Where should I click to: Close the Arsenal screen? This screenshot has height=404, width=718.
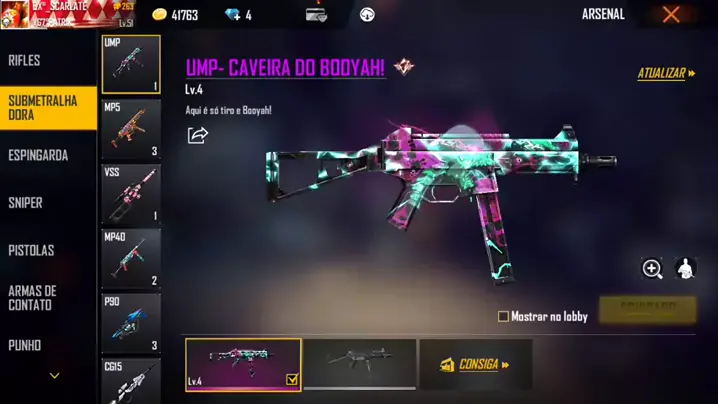point(671,14)
